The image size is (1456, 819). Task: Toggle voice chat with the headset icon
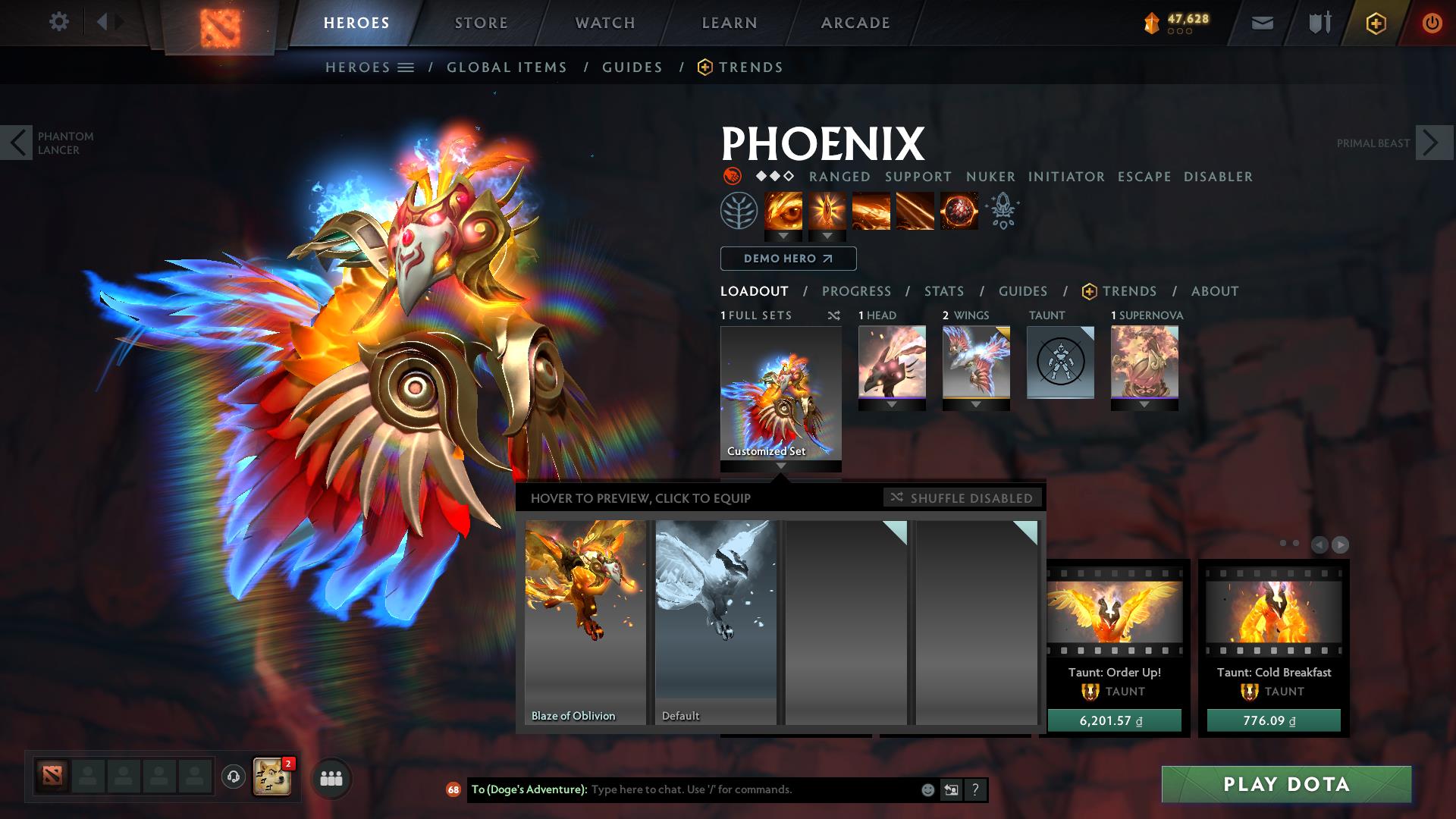click(x=233, y=777)
